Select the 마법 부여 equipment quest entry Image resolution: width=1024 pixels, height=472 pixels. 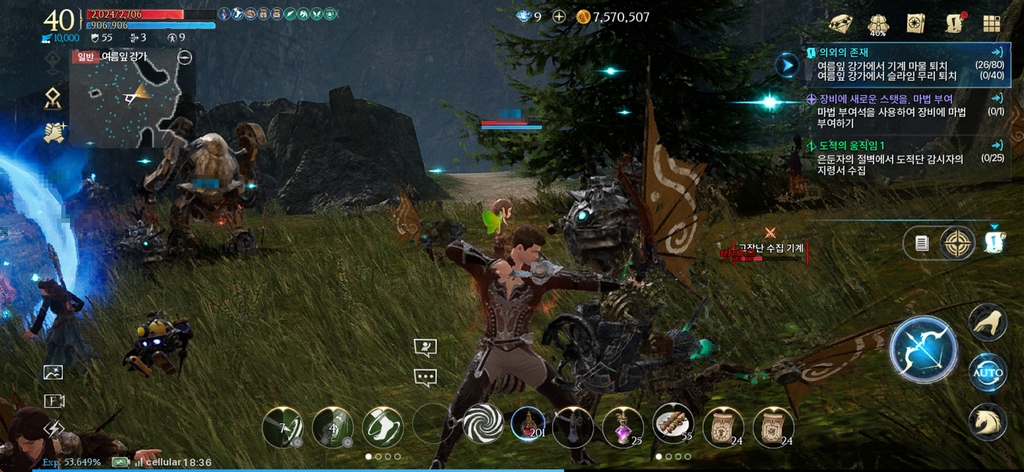(900, 112)
